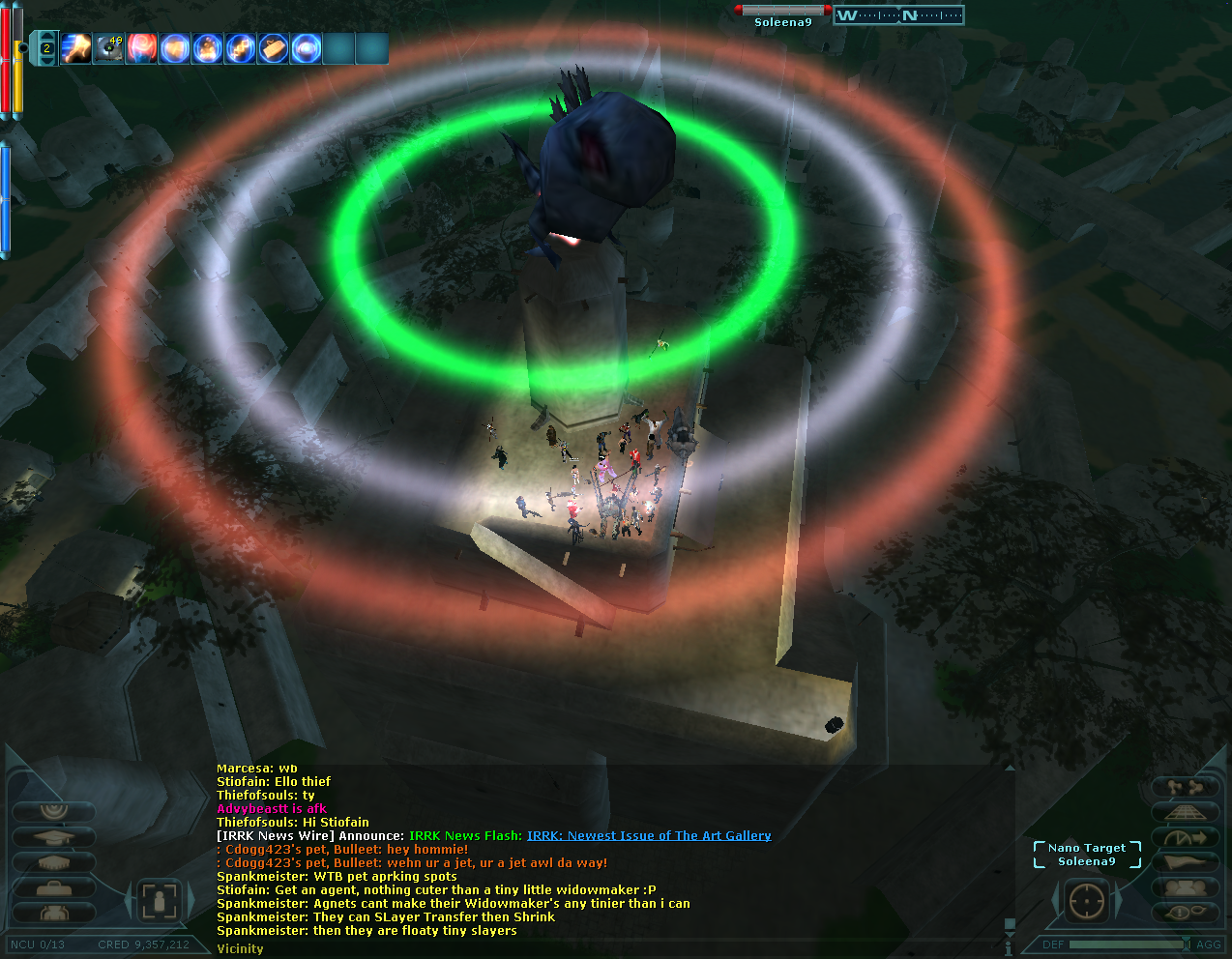Viewport: 1232px width, 959px height.
Task: Select the Soleena9 target name at top
Action: click(x=783, y=22)
